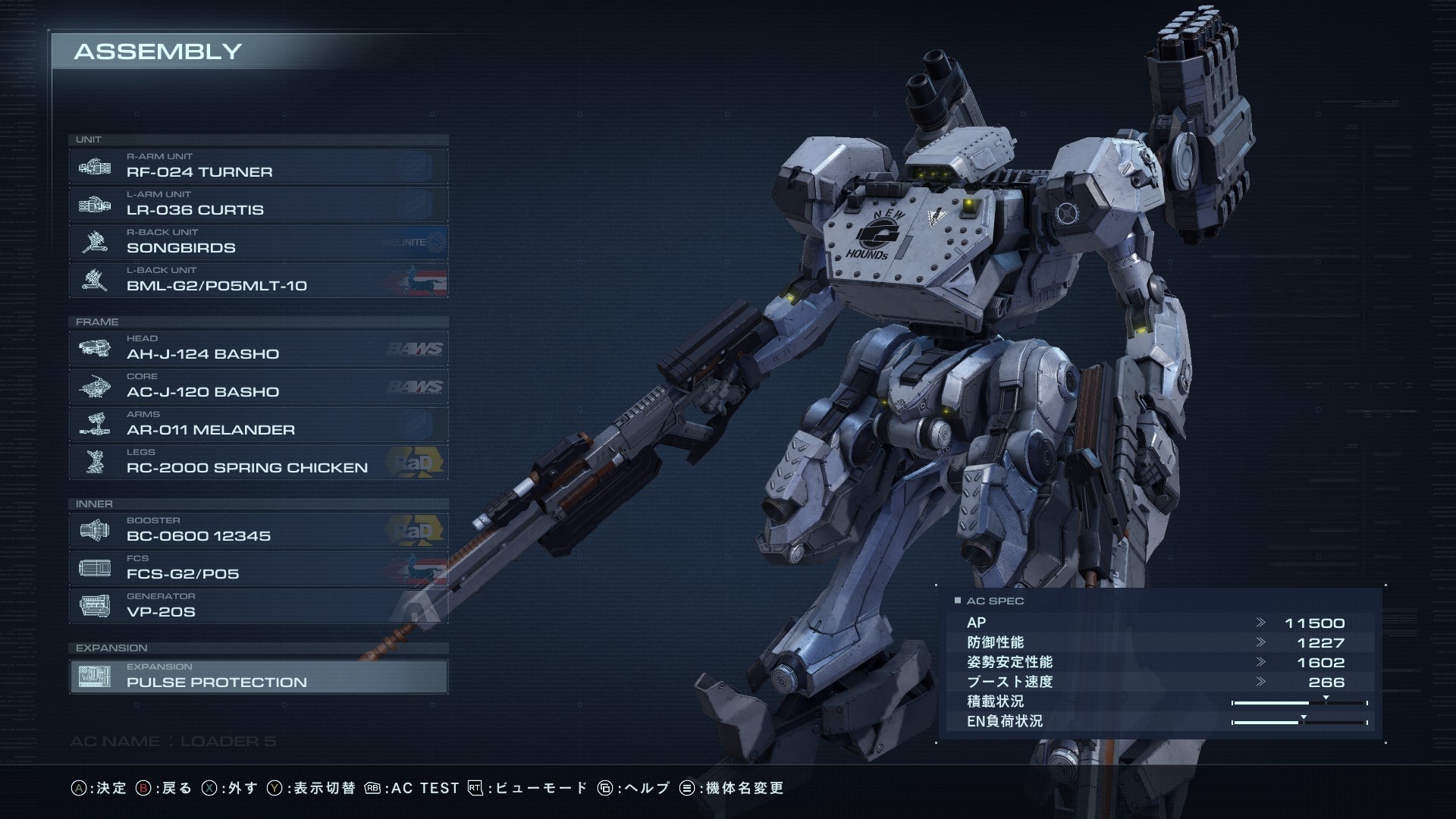The width and height of the screenshot is (1456, 819).
Task: Choose the AC-J-120 BASHO core slot
Action: point(258,386)
